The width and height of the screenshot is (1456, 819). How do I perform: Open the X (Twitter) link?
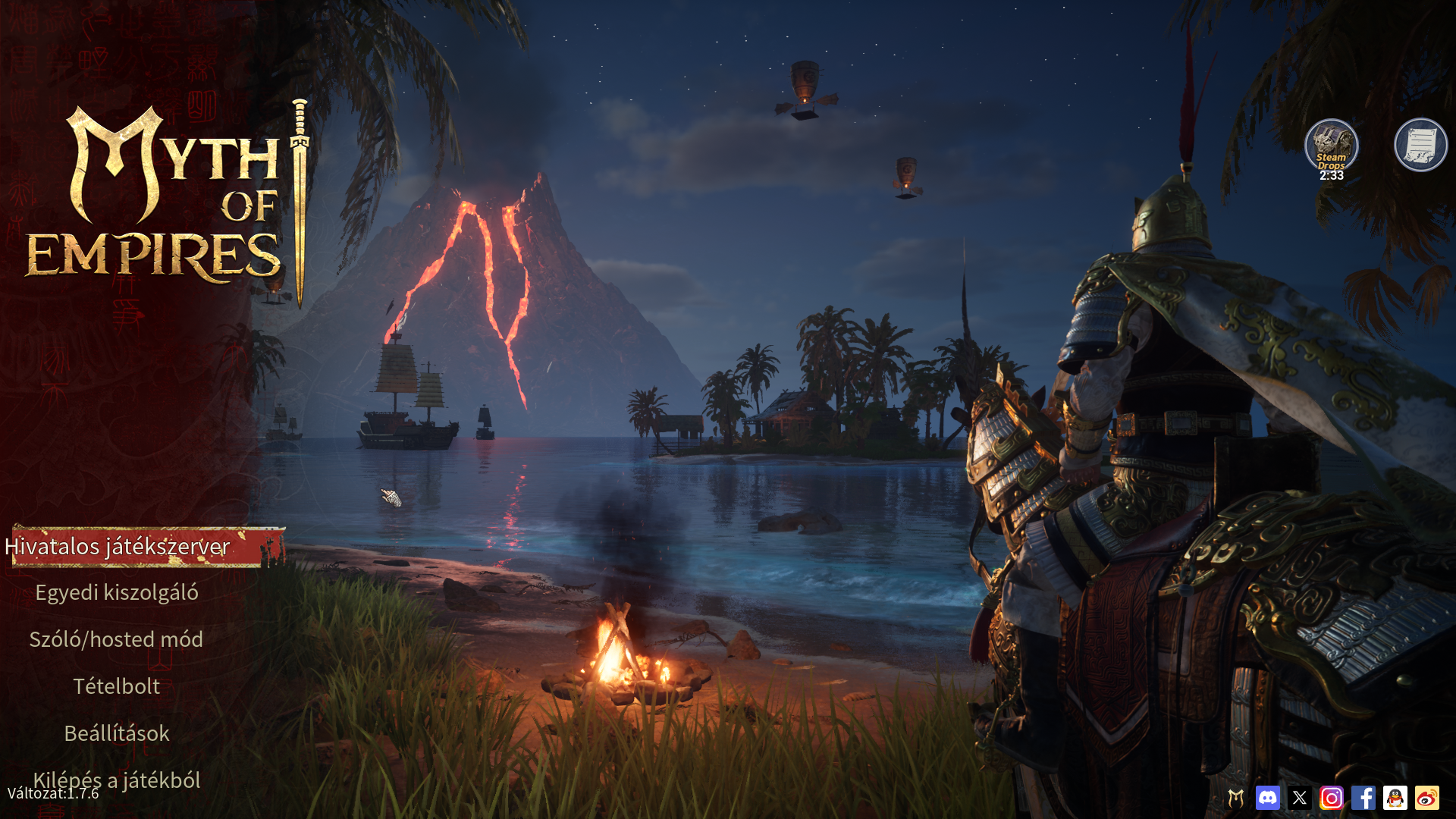[x=1300, y=798]
